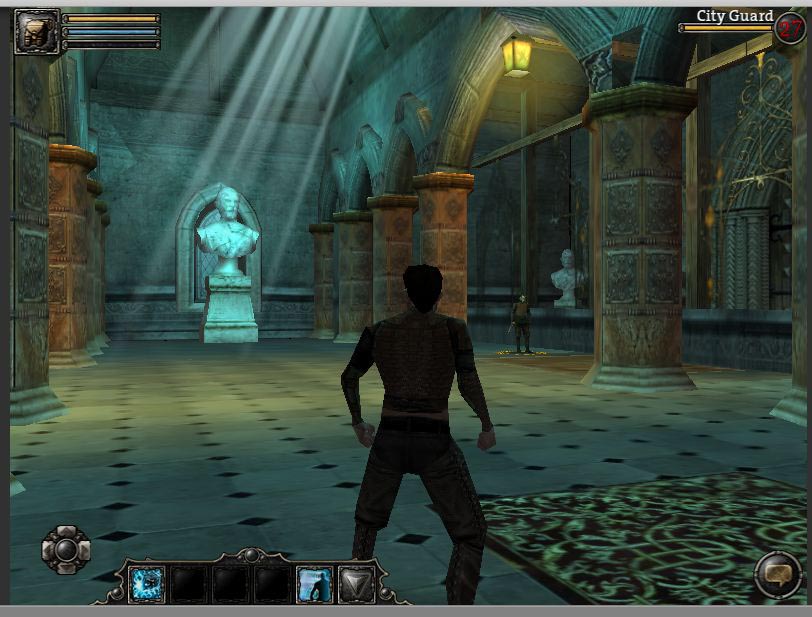
Task: Expand the hotbar with the triangle button
Action: pos(356,584)
